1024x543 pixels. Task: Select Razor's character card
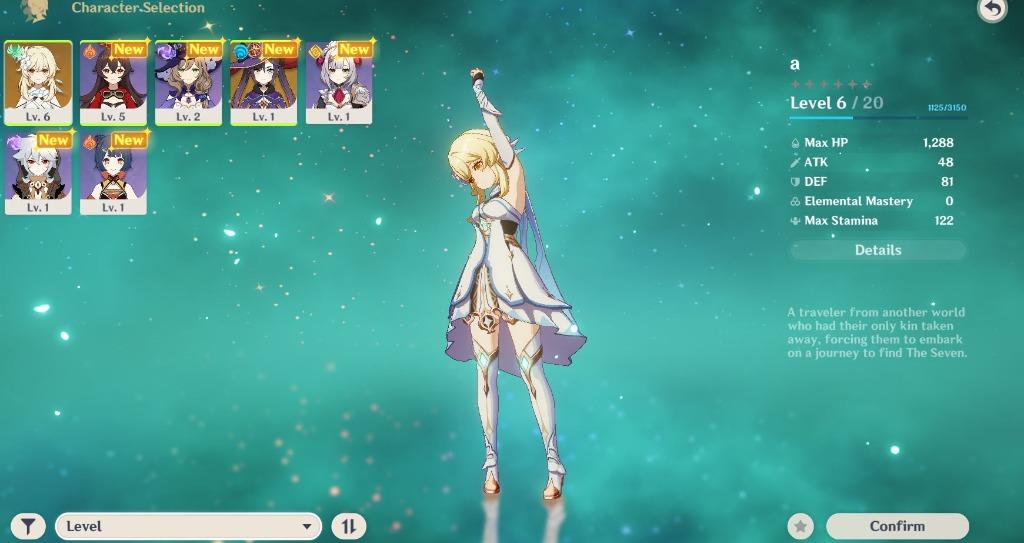[38, 173]
